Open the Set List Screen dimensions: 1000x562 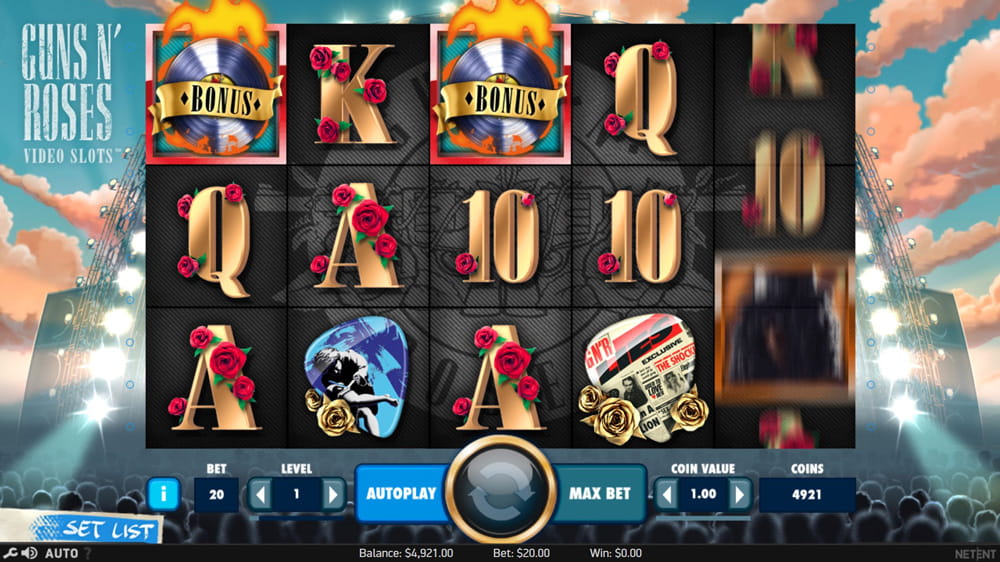[95, 530]
